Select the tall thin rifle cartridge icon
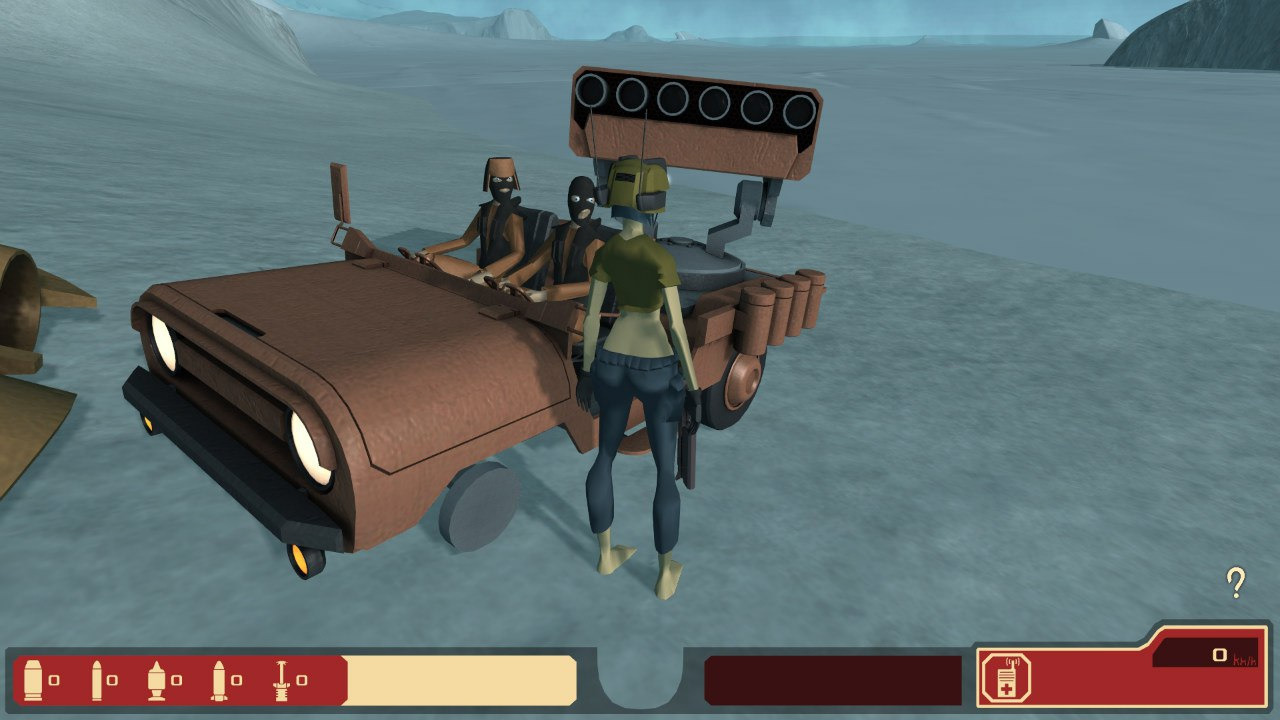 click(x=97, y=680)
